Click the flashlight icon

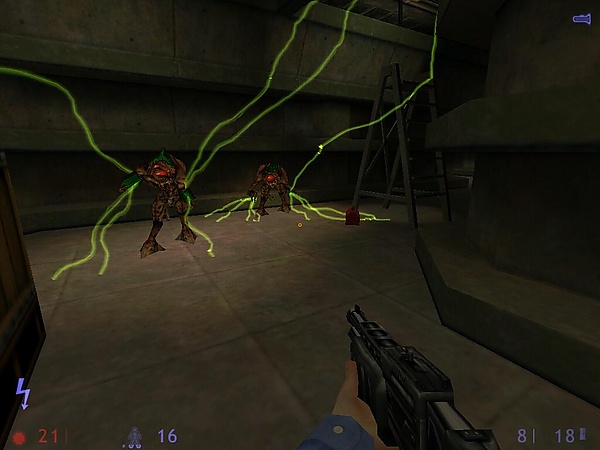click(x=581, y=19)
